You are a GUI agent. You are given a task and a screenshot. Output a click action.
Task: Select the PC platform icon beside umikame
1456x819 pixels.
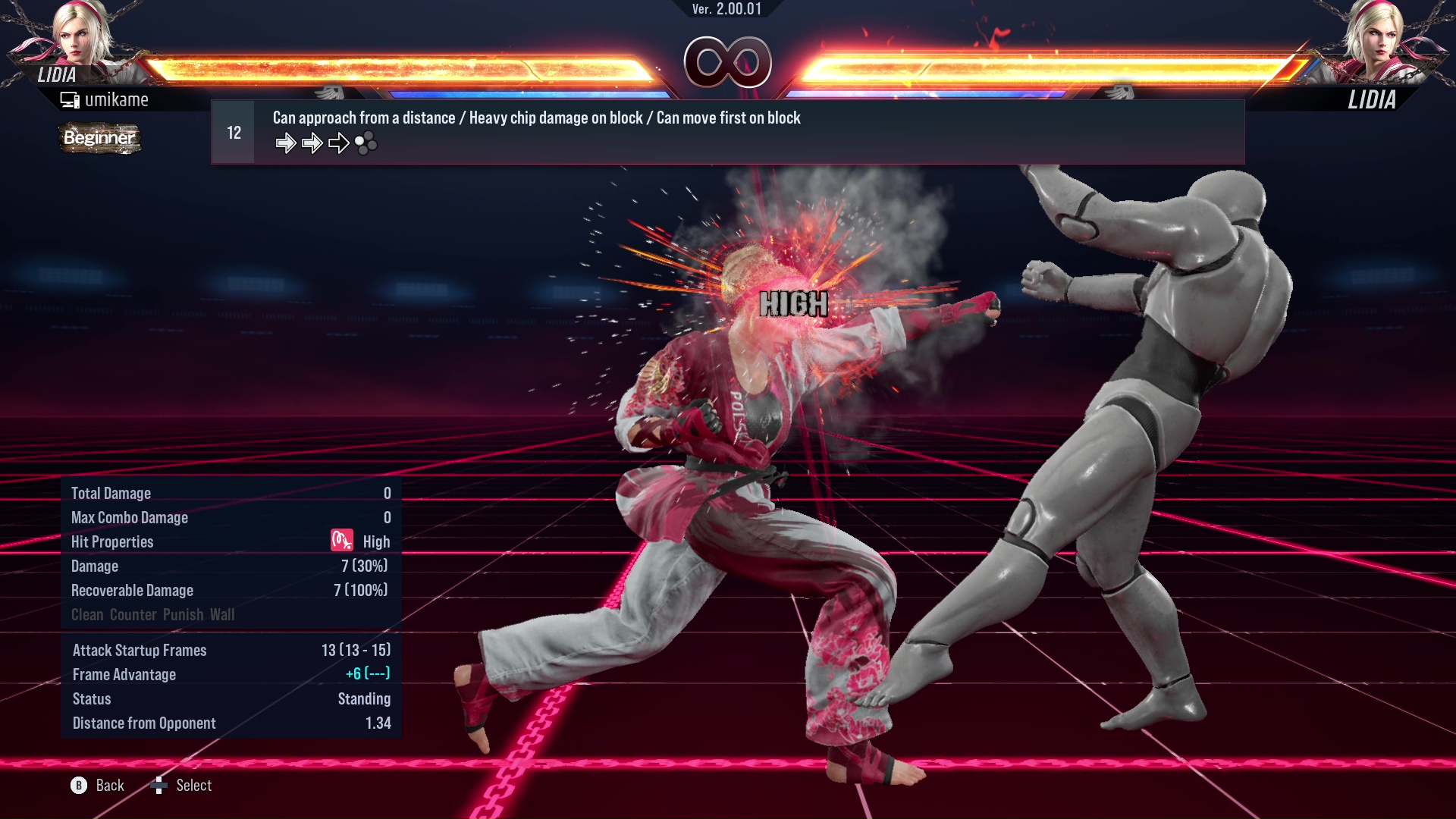pos(71,99)
